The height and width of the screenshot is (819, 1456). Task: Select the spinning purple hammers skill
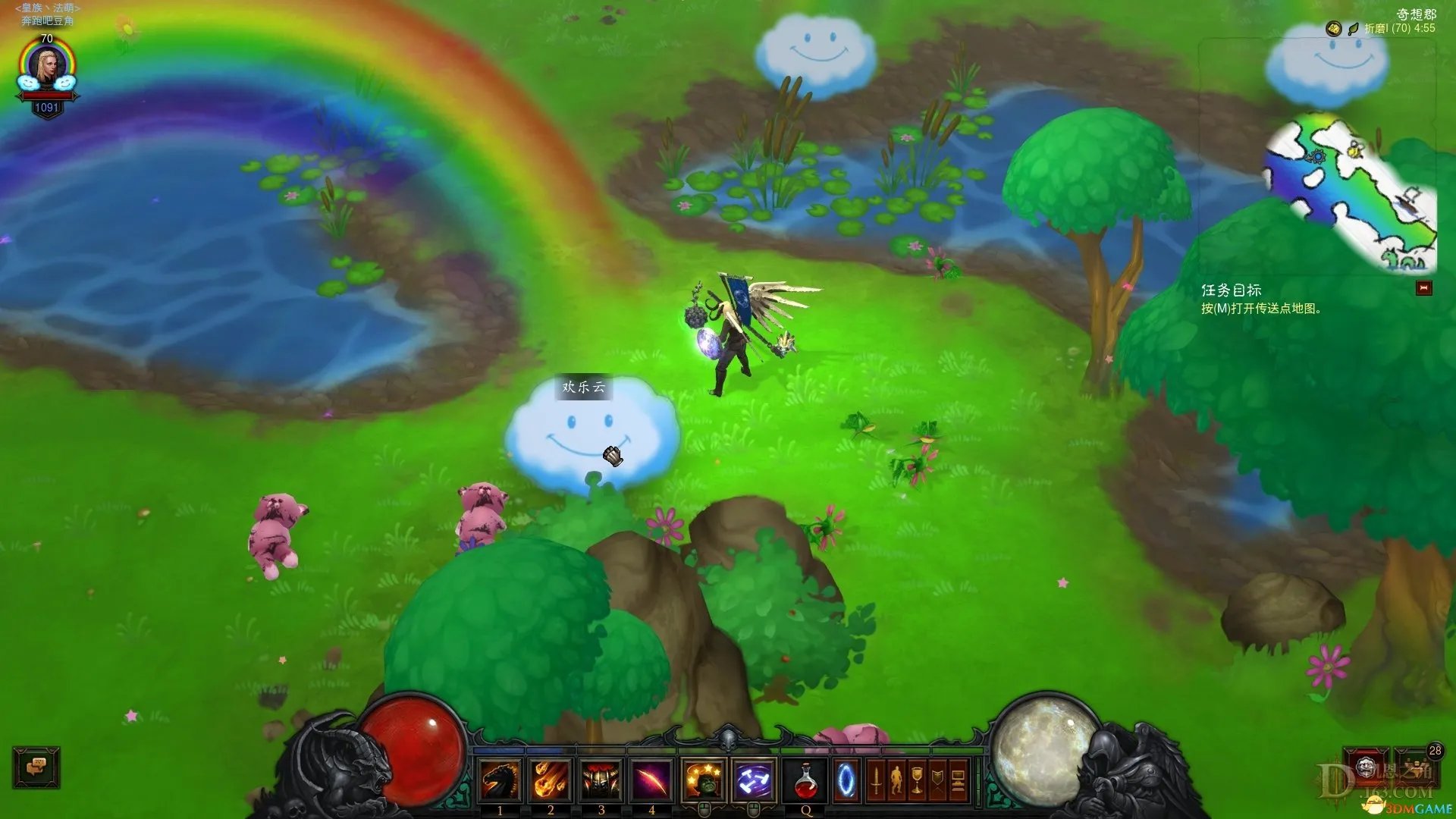754,780
